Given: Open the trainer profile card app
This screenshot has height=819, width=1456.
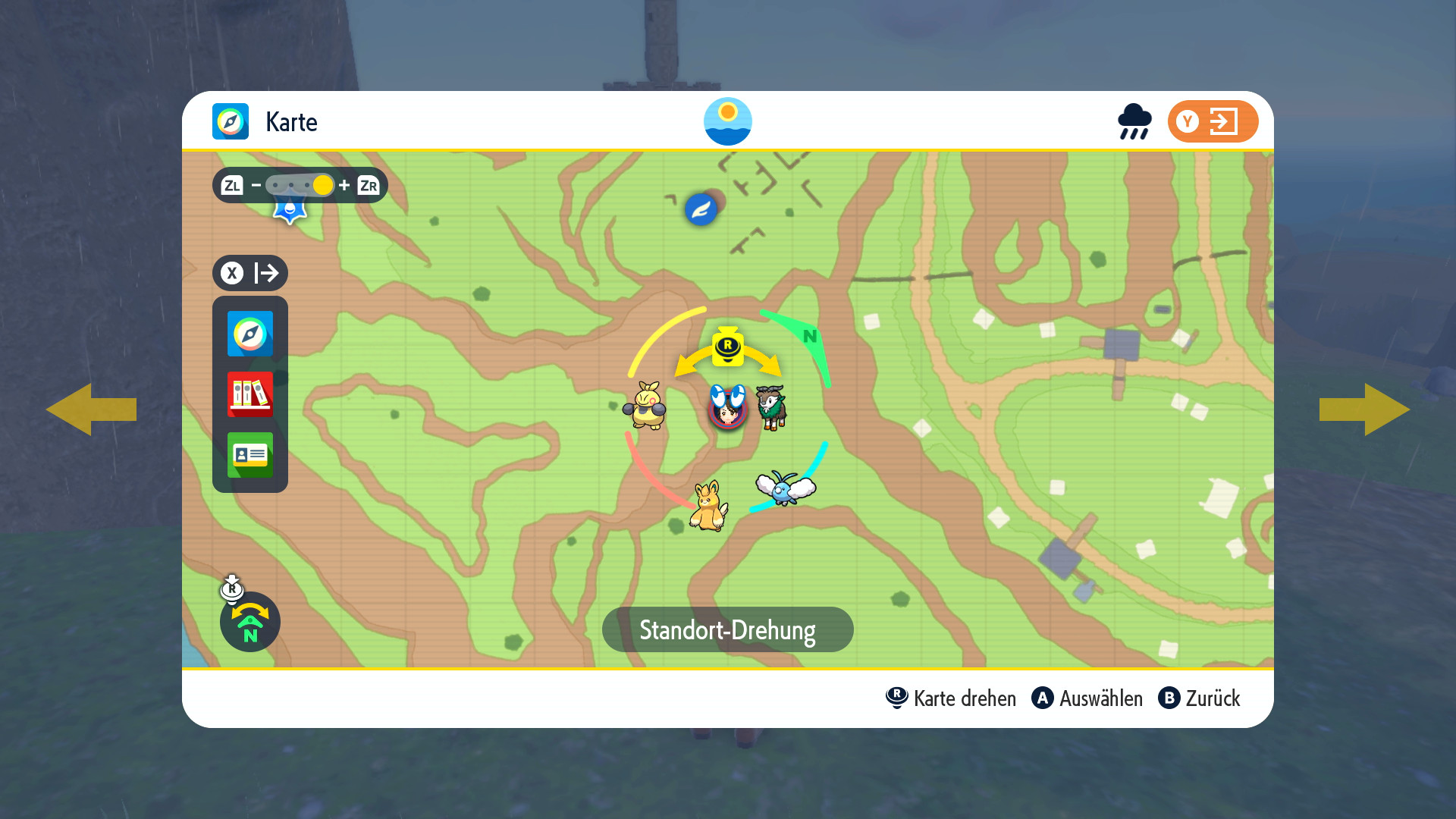Looking at the screenshot, I should [249, 455].
